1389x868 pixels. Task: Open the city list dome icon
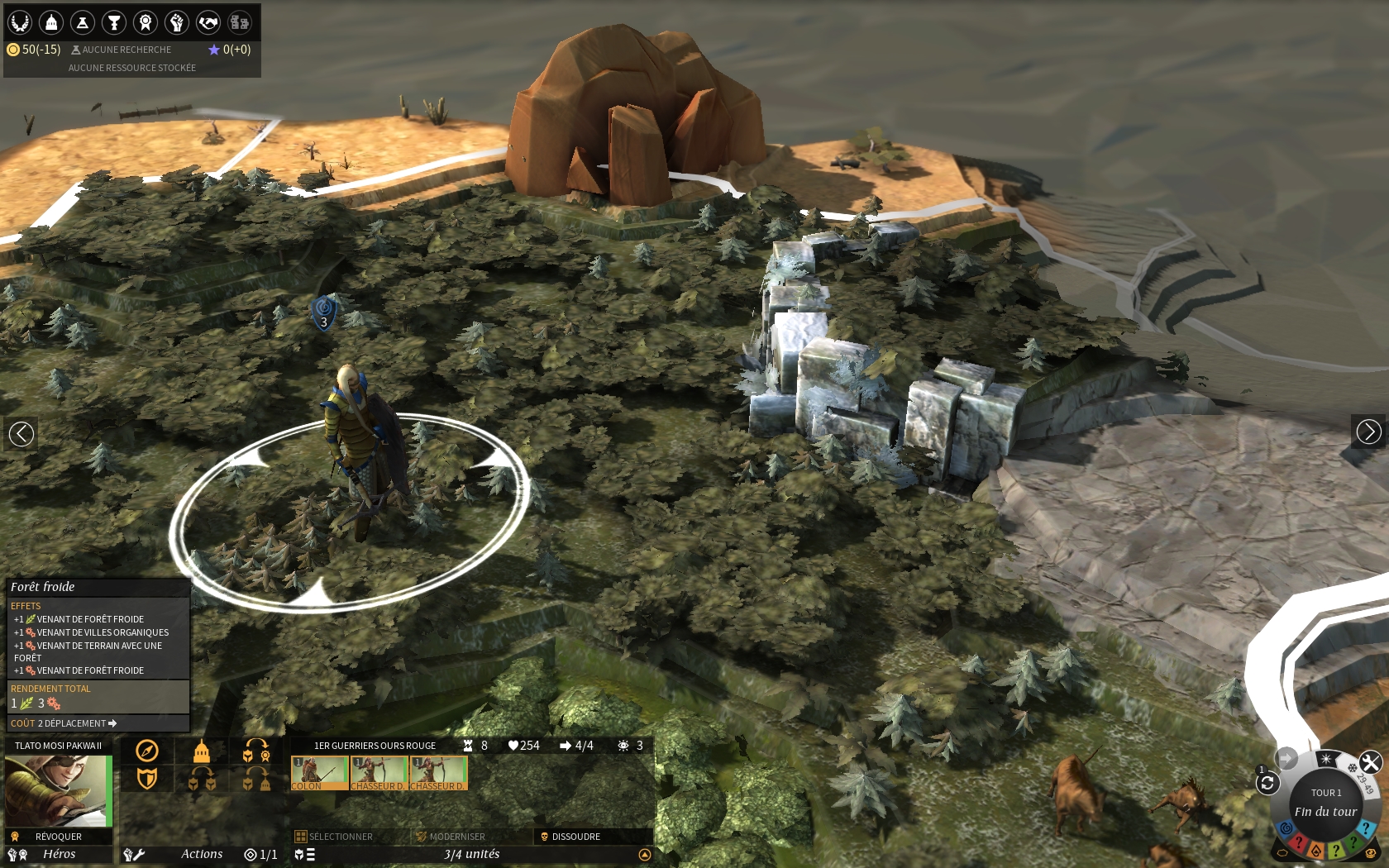(x=51, y=22)
